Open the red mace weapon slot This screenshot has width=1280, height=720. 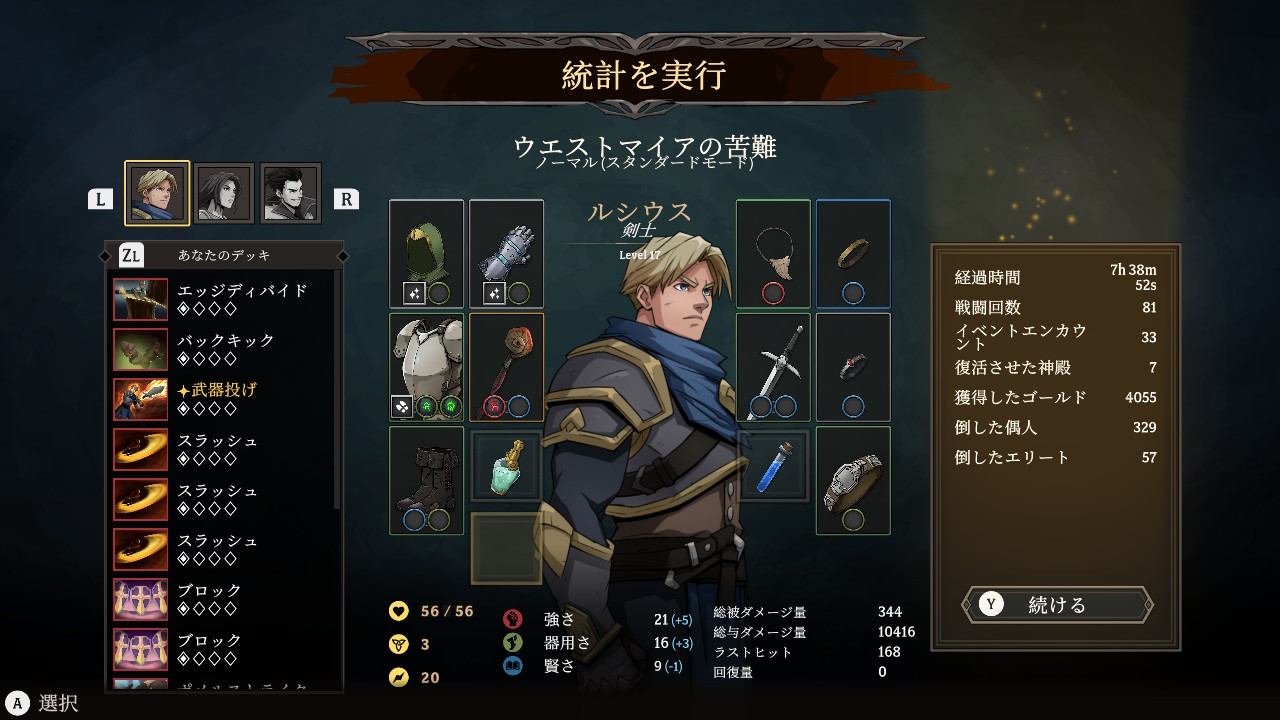506,367
